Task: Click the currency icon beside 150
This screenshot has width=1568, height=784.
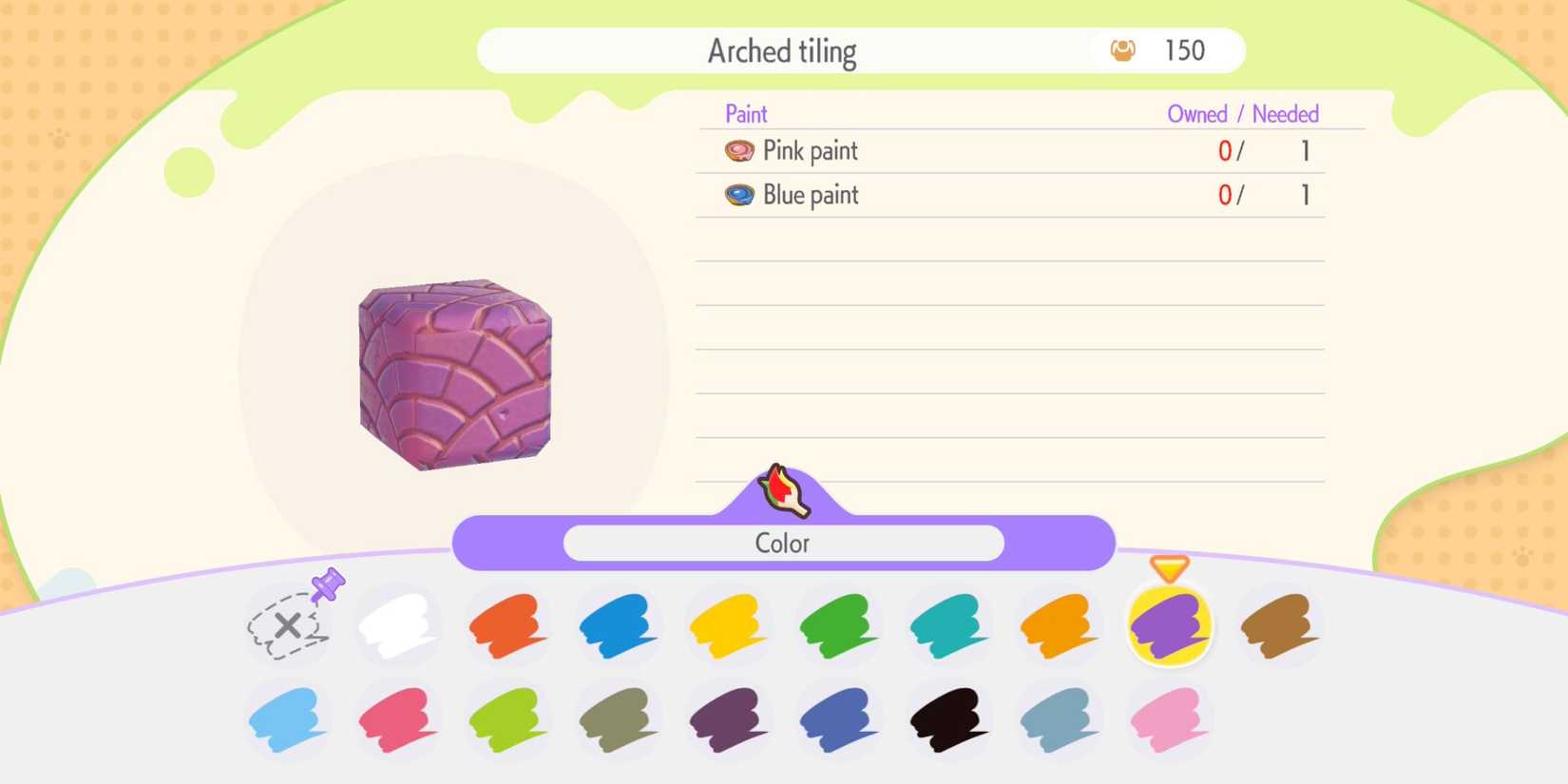Action: coord(1122,50)
